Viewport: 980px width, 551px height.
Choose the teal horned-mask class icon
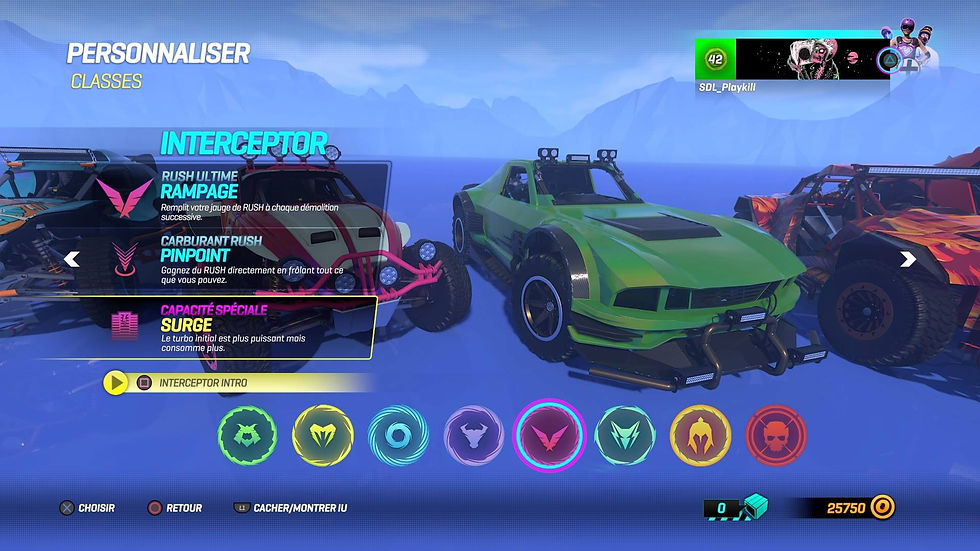625,436
